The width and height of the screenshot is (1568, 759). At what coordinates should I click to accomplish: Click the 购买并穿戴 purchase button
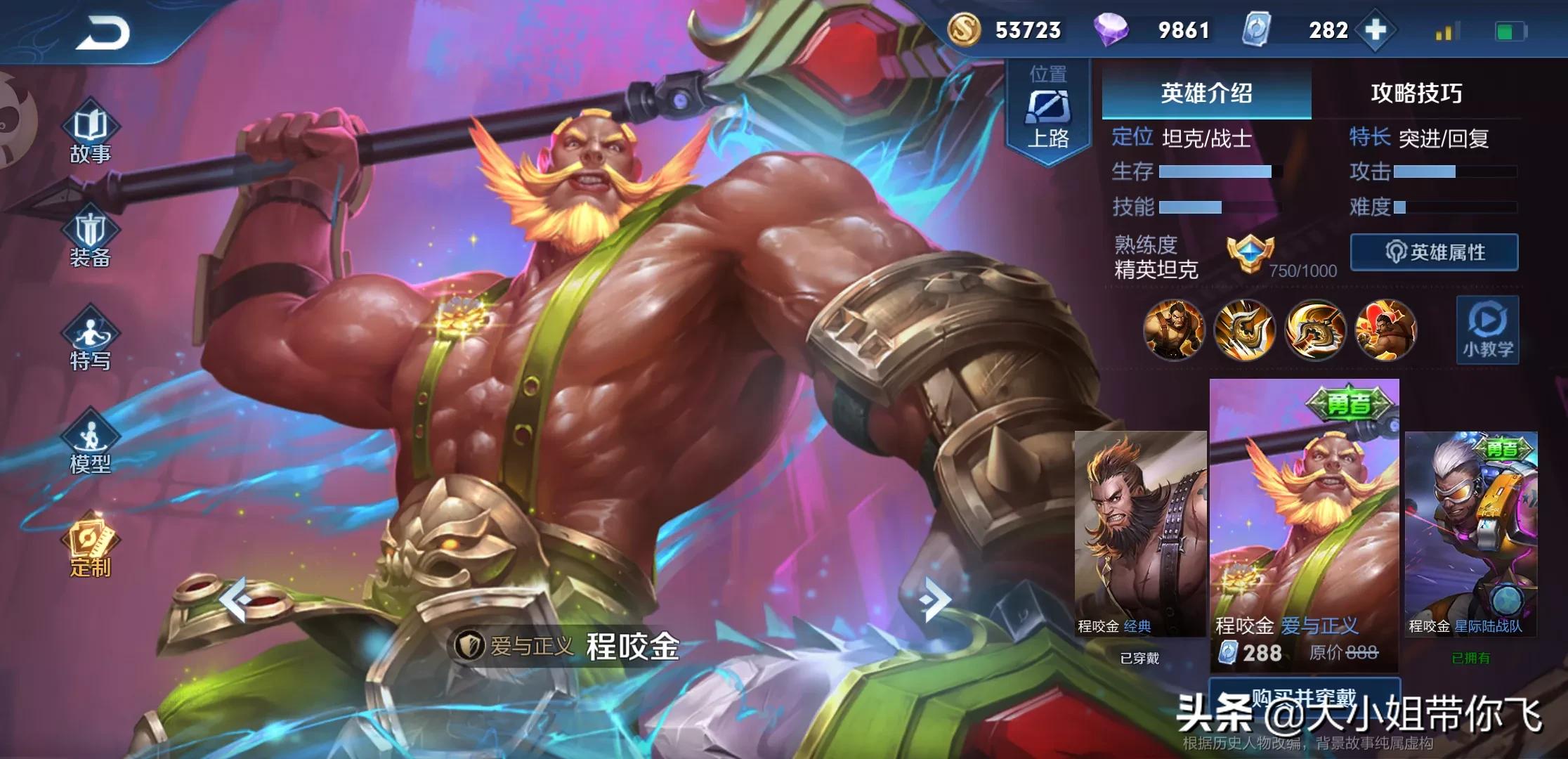pos(1304,696)
